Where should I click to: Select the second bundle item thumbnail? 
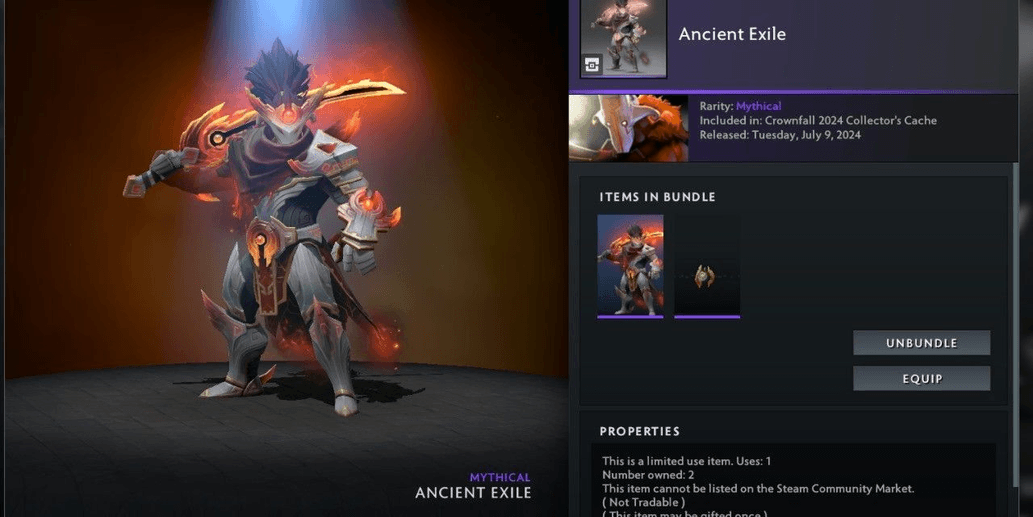click(x=707, y=266)
